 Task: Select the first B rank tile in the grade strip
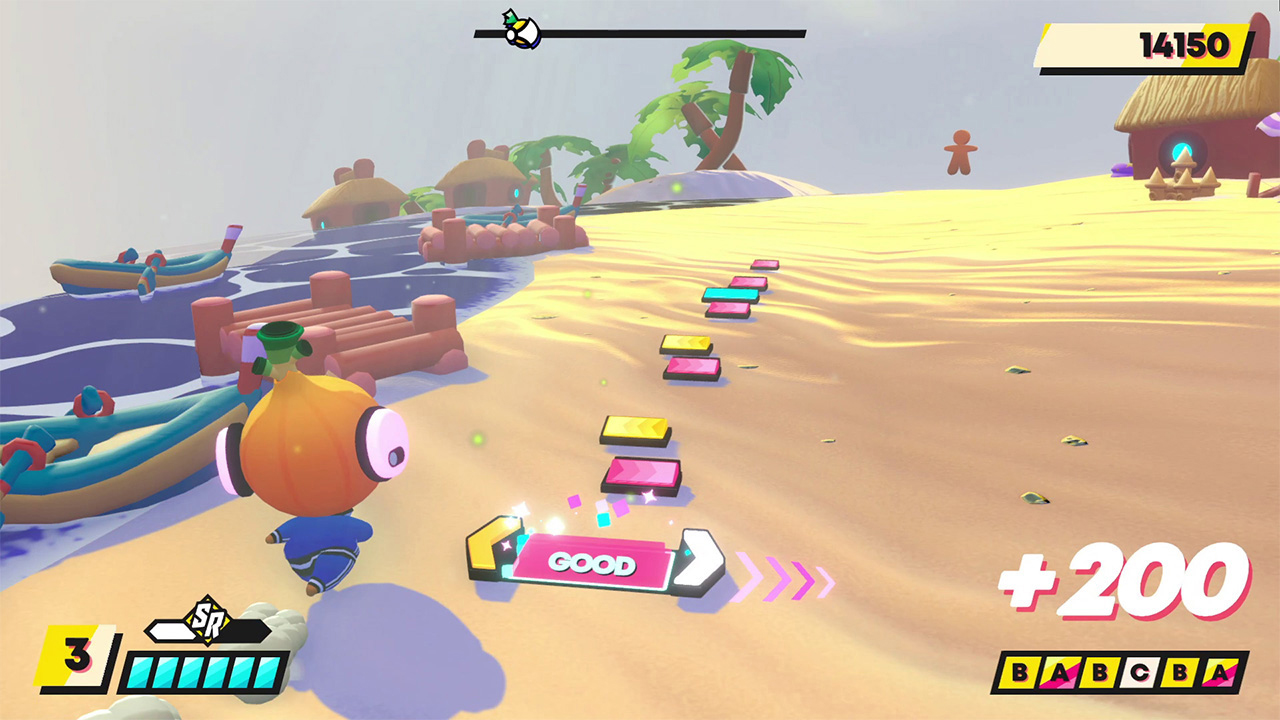click(x=1021, y=672)
